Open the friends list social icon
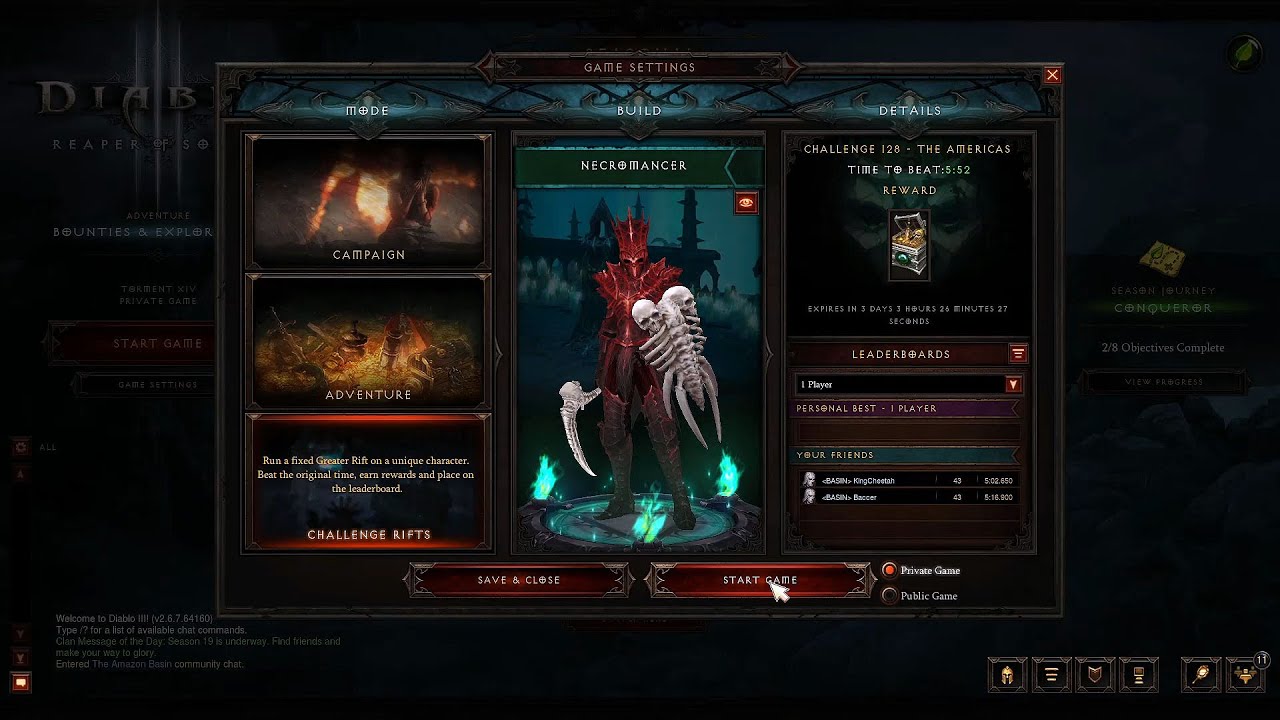1280x720 pixels. click(1247, 674)
